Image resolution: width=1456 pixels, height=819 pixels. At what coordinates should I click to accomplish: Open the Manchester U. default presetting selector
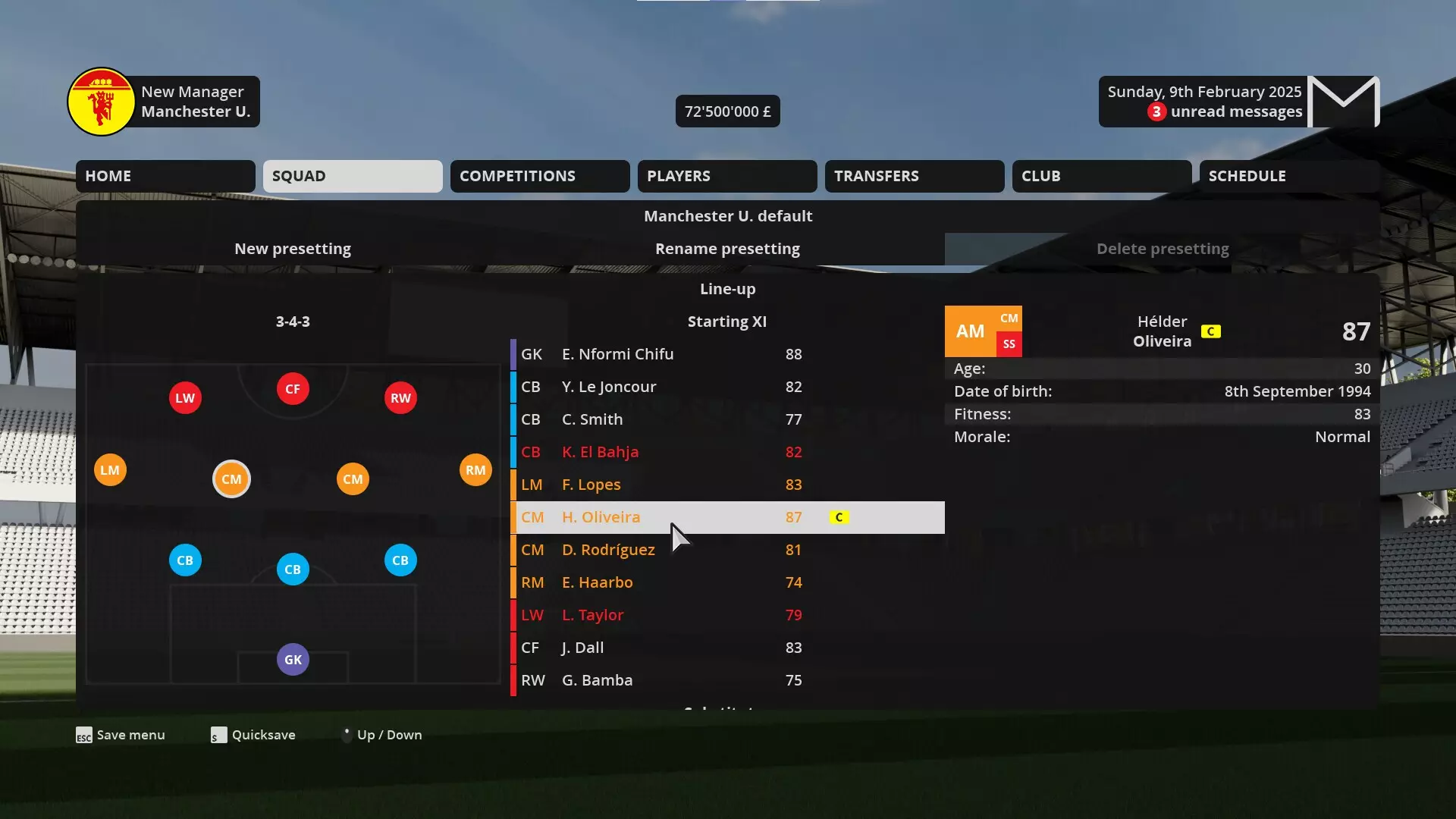tap(727, 215)
